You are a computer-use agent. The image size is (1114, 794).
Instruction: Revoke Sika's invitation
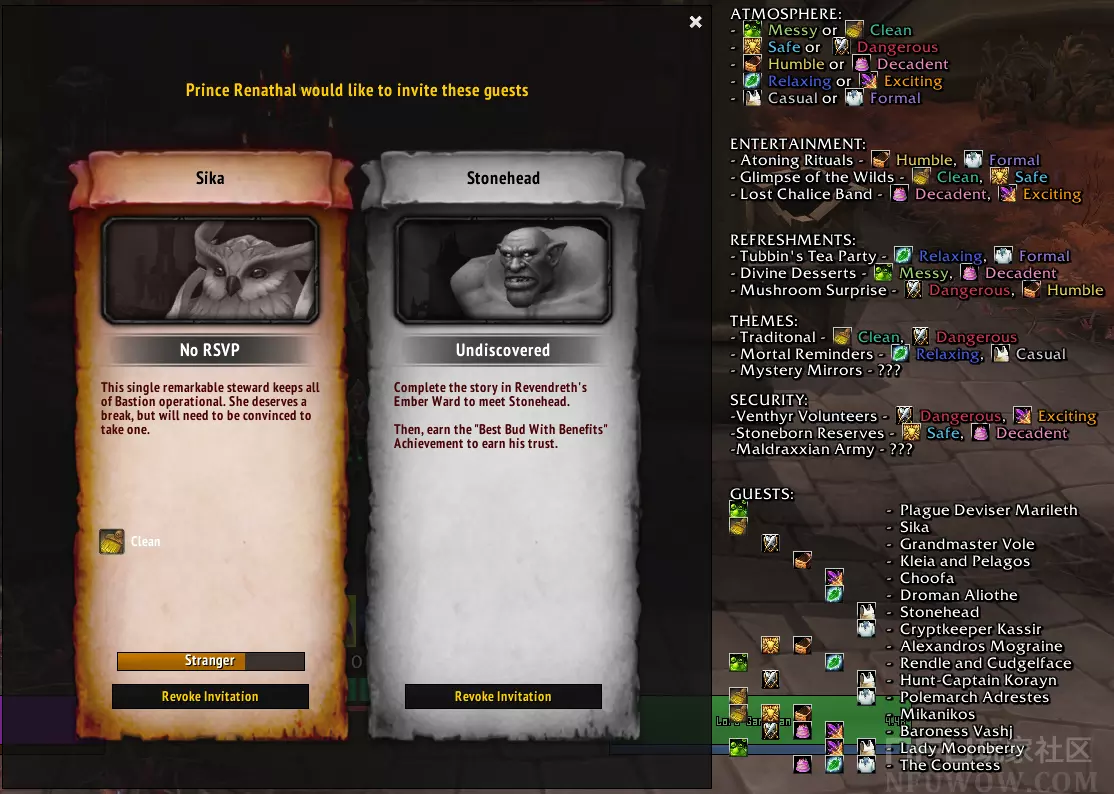pyautogui.click(x=210, y=697)
